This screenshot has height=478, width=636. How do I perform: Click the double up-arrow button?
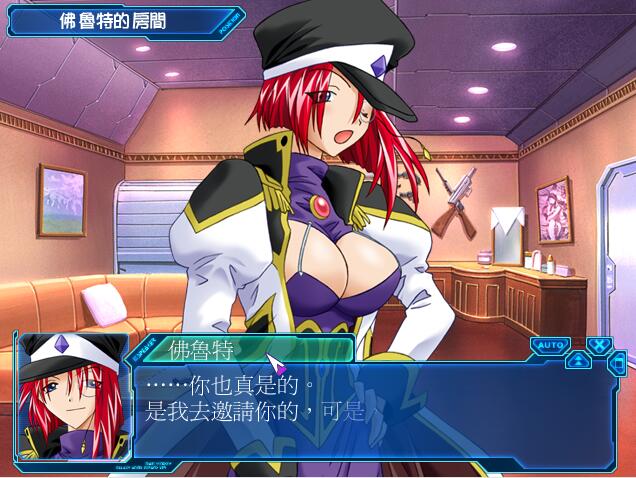(579, 361)
